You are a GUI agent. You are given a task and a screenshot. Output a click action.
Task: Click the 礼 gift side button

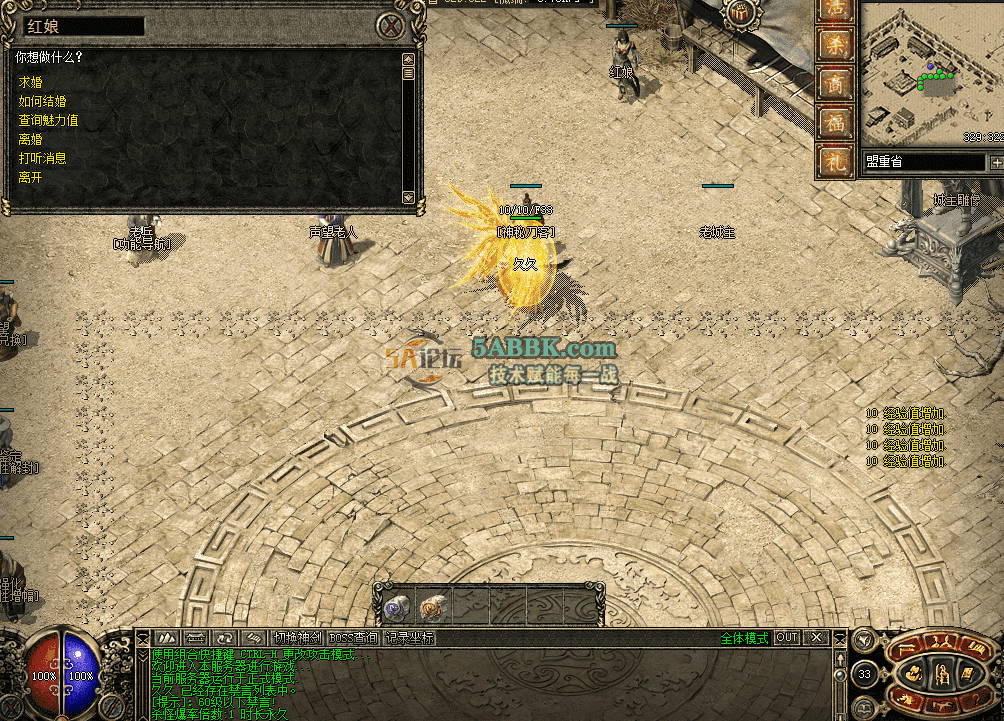[x=835, y=160]
